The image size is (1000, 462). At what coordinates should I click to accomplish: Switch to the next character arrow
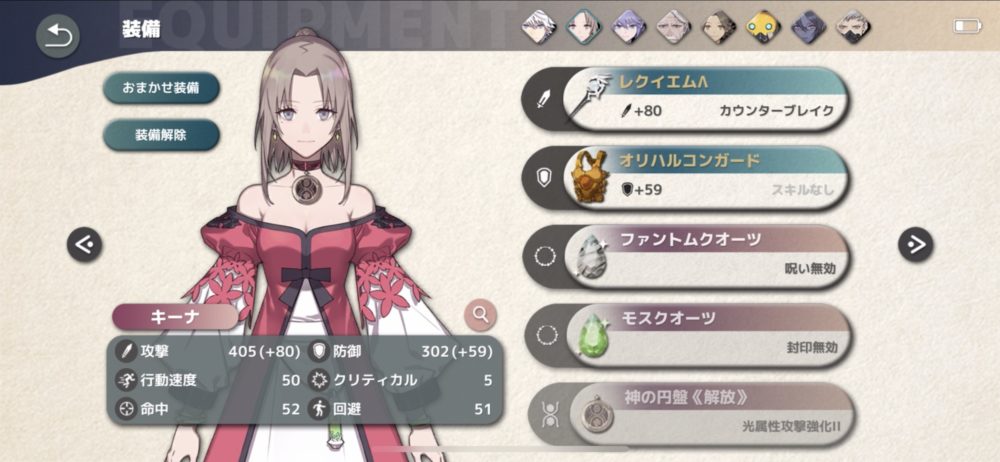(915, 242)
